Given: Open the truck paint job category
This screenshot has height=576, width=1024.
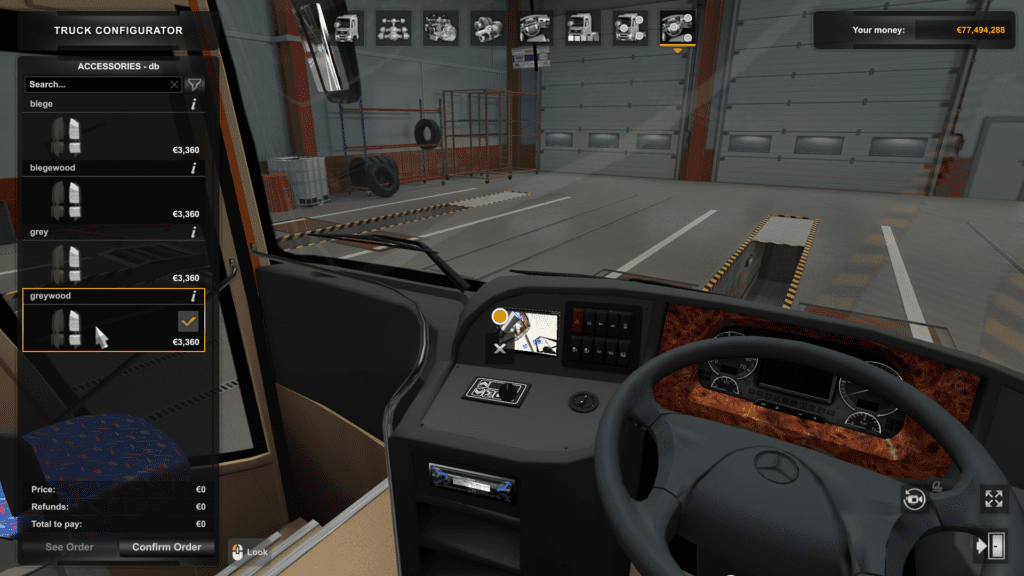Looking at the screenshot, I should pos(583,27).
